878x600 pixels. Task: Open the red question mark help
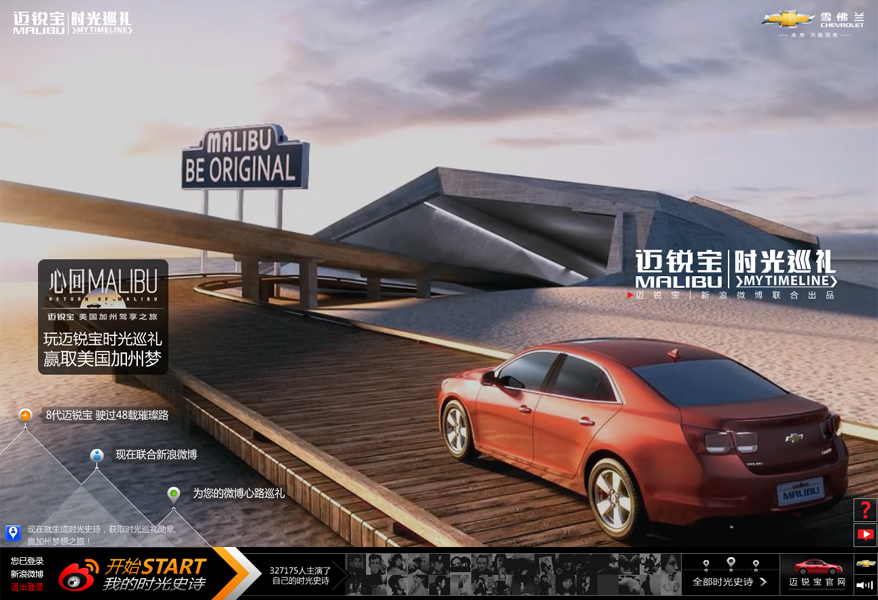[865, 510]
